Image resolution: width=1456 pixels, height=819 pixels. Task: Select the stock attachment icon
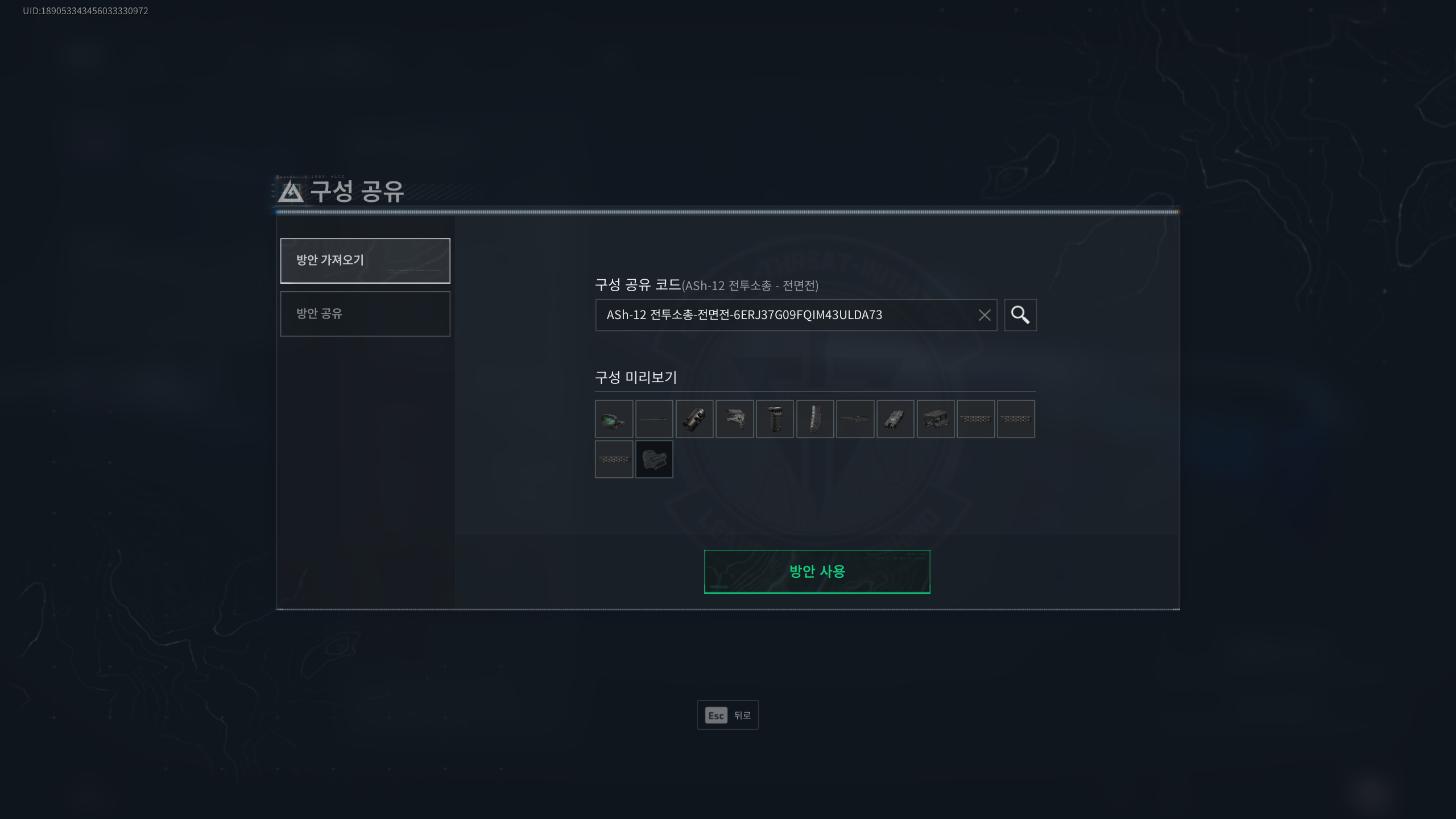point(735,419)
